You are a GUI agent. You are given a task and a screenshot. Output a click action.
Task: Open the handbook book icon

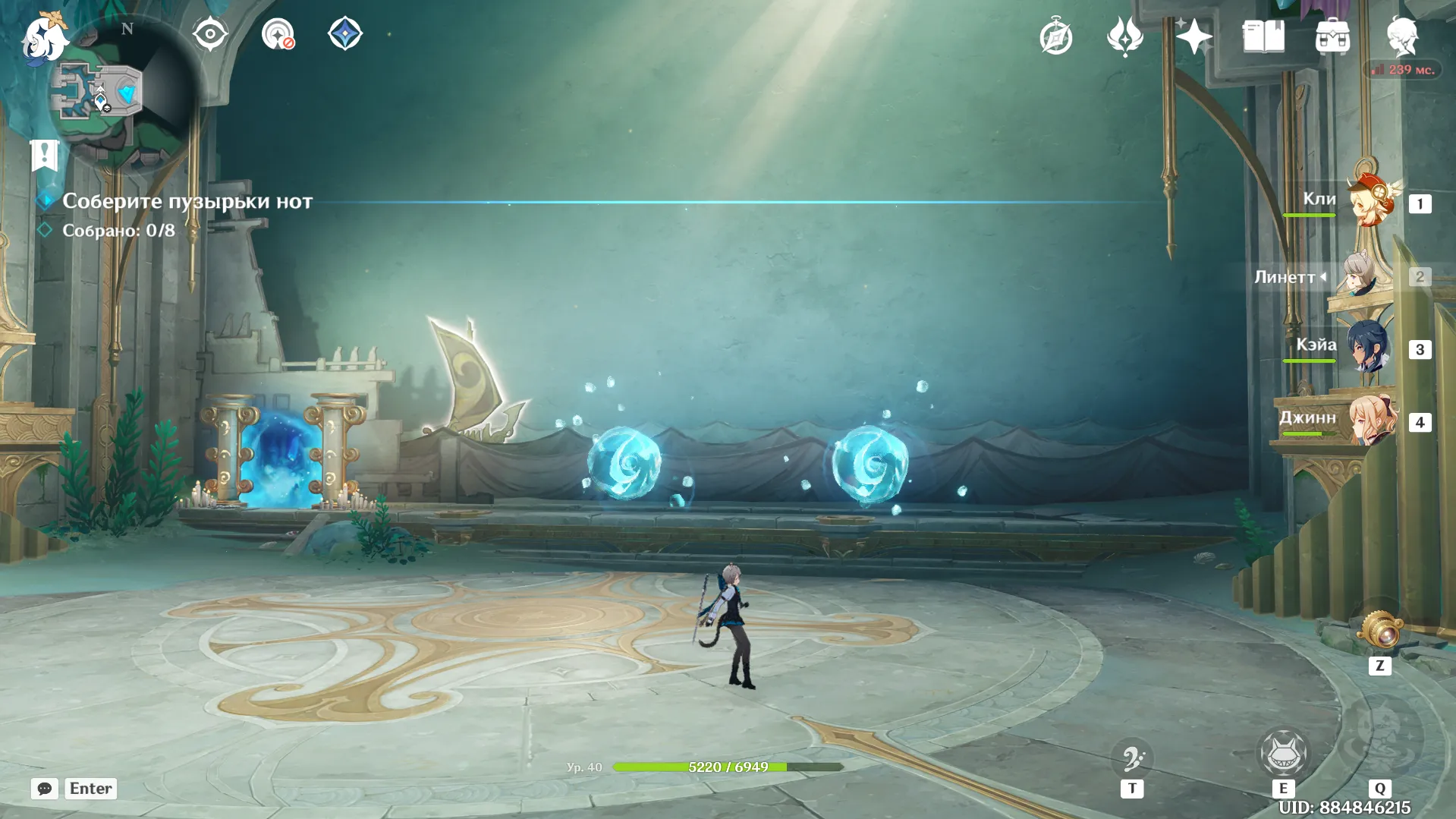pyautogui.click(x=1263, y=37)
